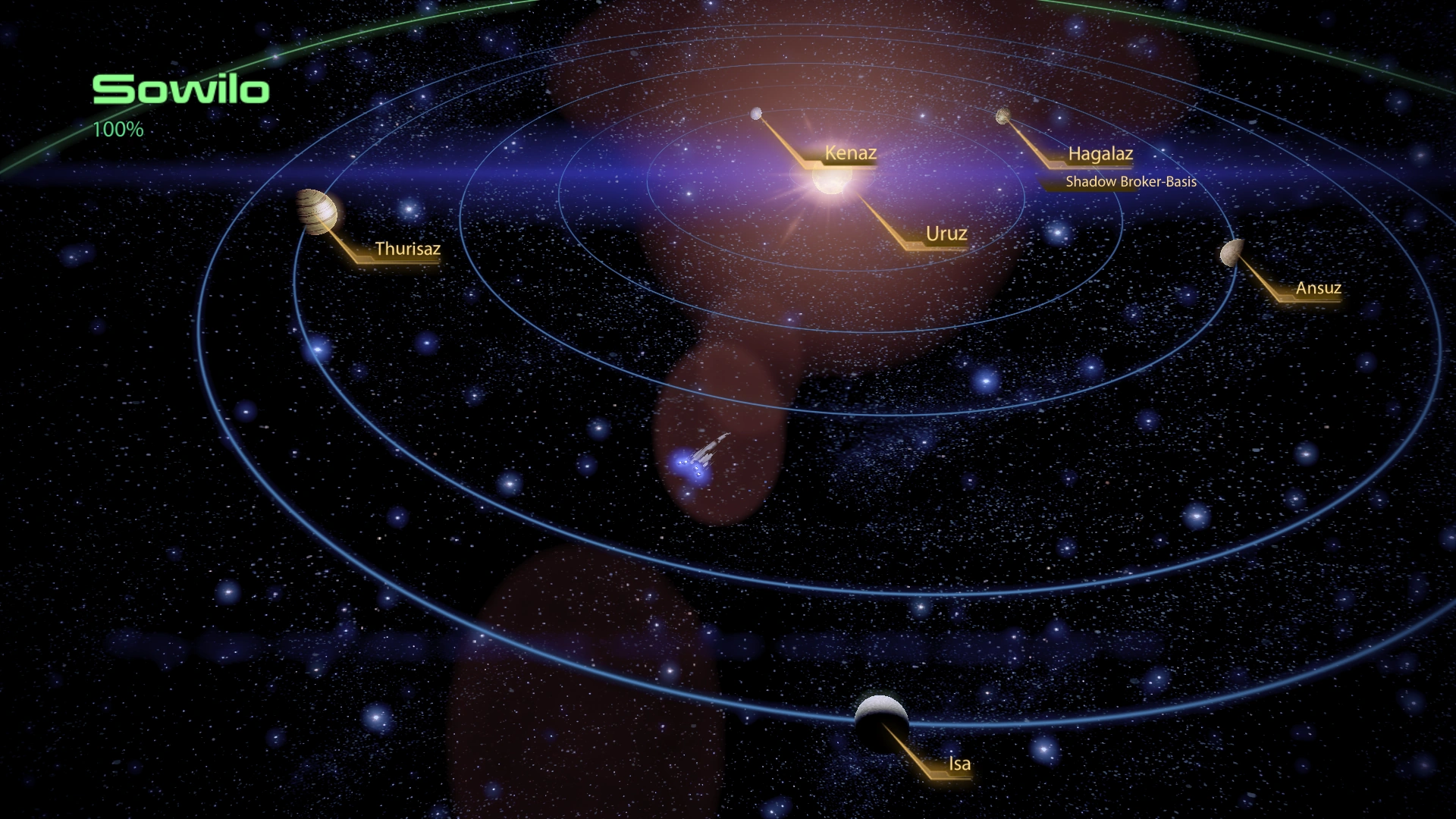Click the Isa name plate
Screen dimensions: 1456x819
959,764
